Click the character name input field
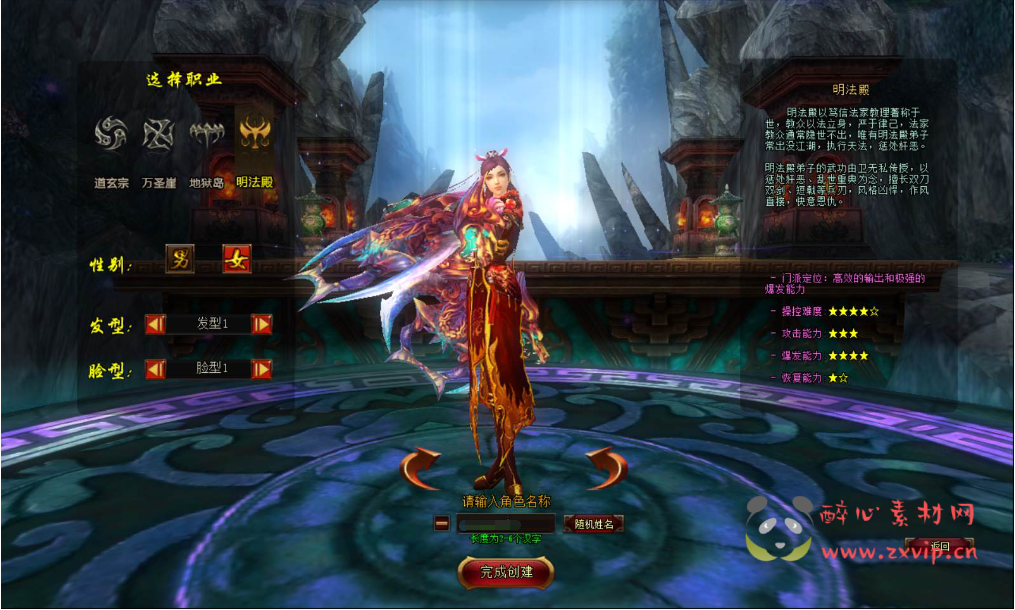 (x=506, y=523)
